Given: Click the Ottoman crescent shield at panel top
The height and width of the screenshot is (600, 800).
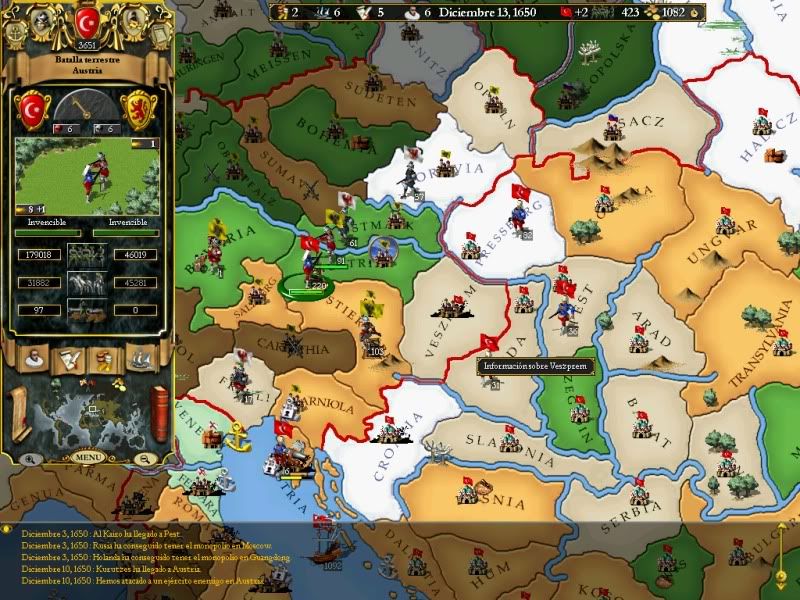Looking at the screenshot, I should [x=87, y=20].
